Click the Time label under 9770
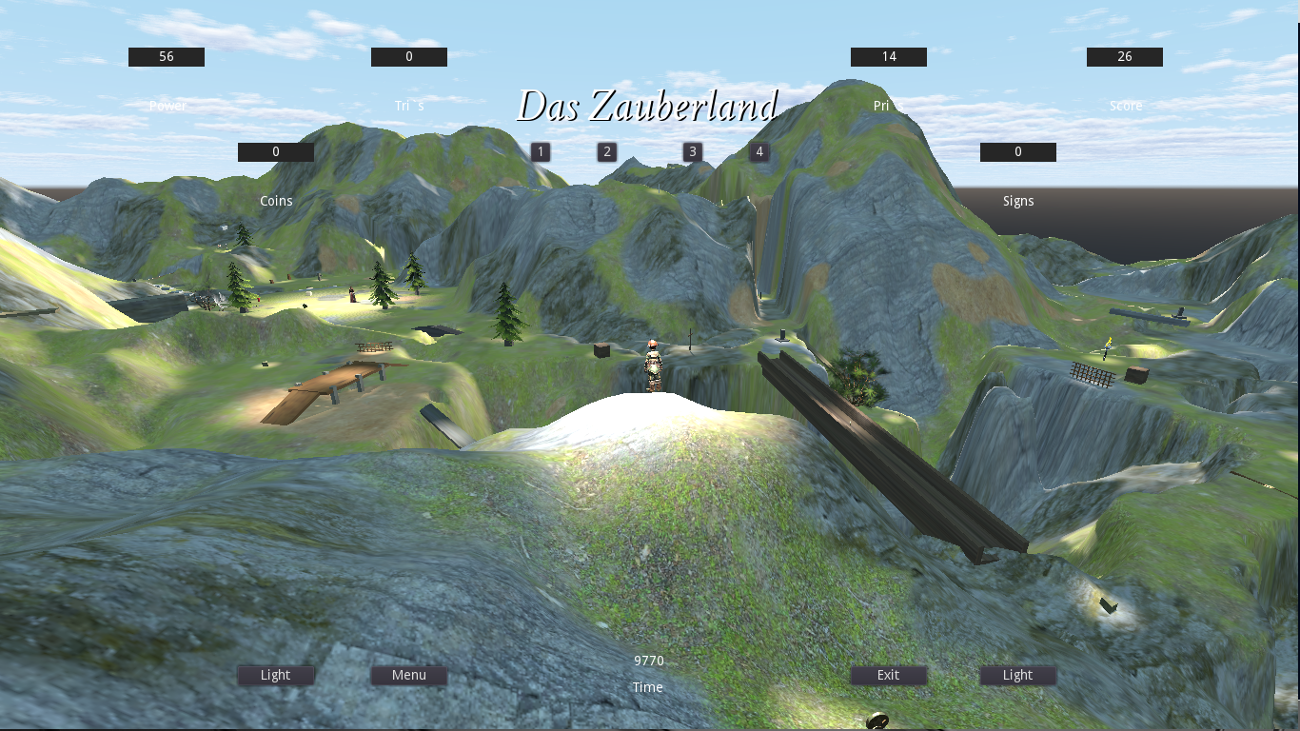Viewport: 1300px width, 731px height. (648, 687)
